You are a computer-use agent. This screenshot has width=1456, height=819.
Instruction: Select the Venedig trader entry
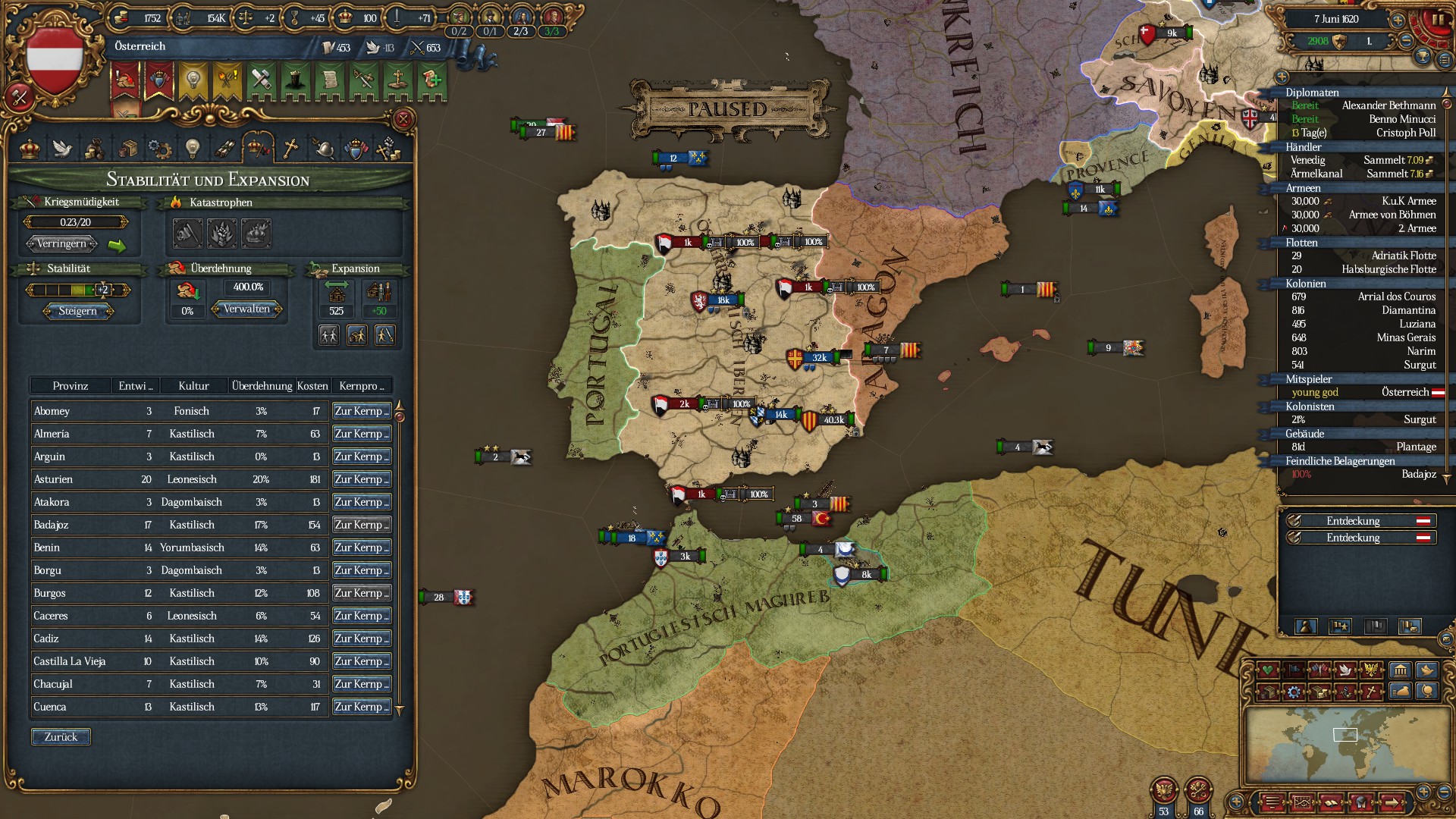point(1363,160)
